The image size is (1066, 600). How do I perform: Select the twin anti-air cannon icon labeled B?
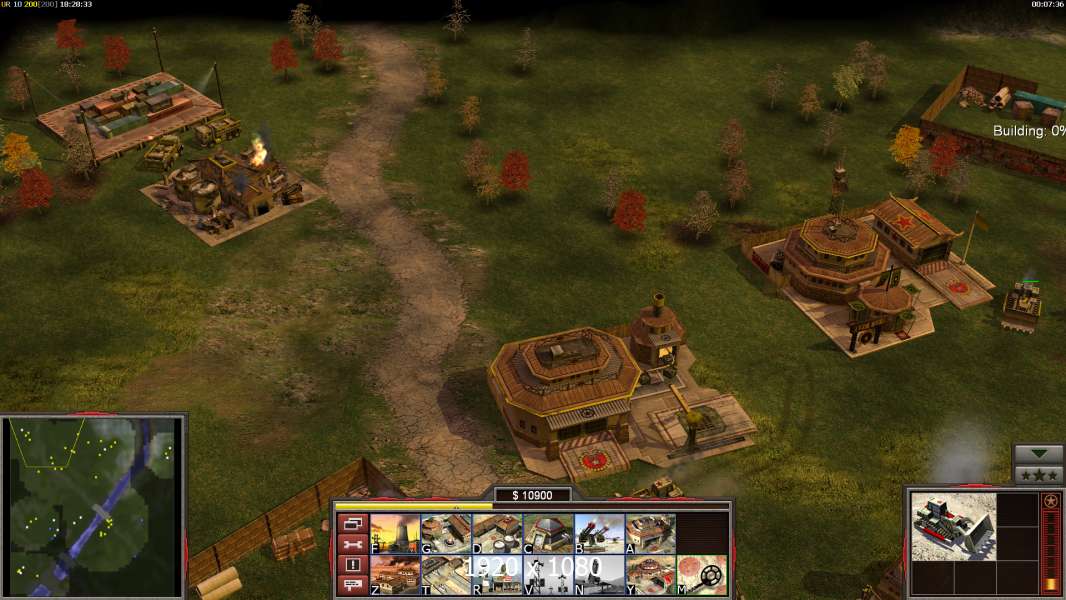(x=599, y=533)
